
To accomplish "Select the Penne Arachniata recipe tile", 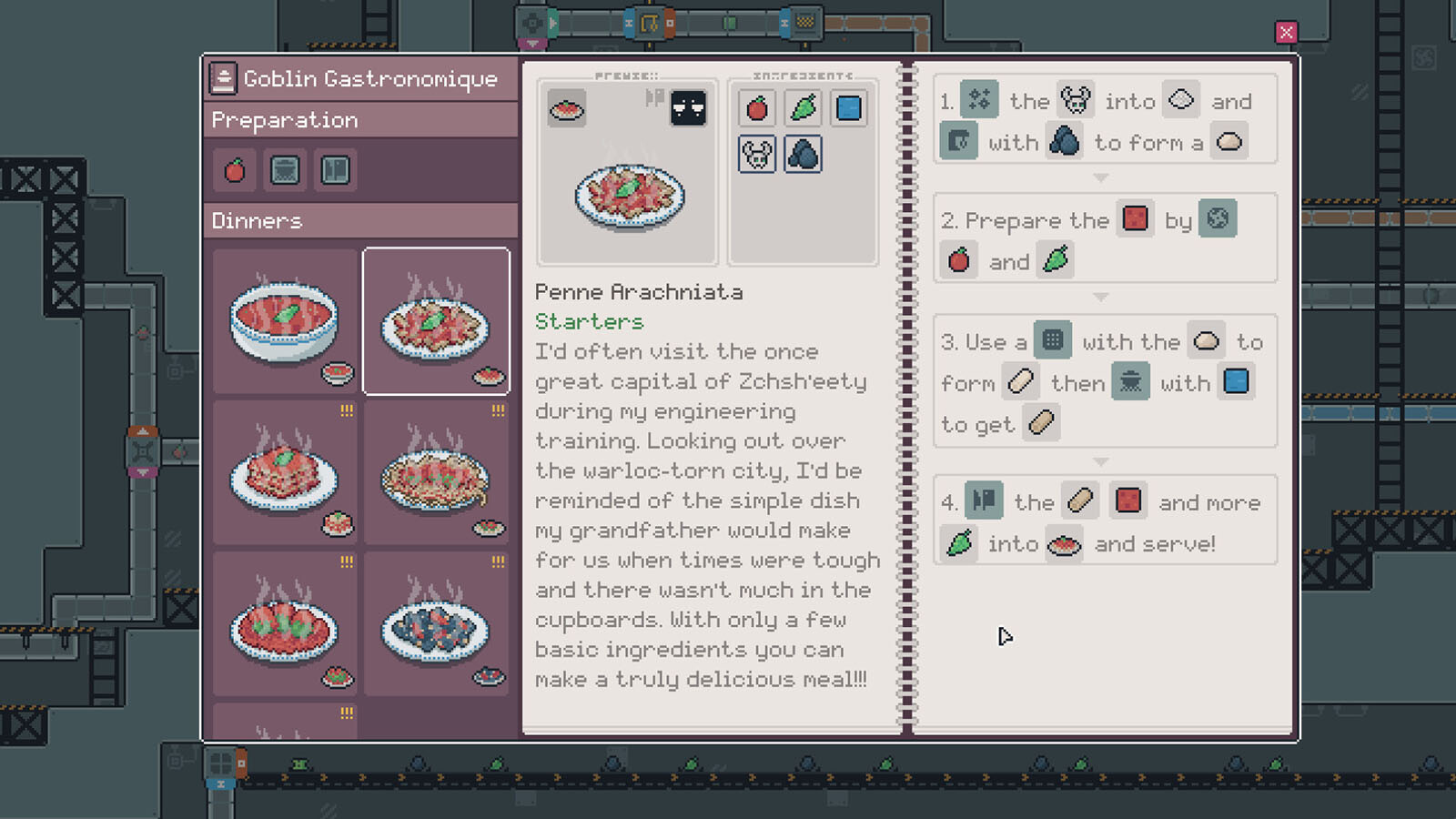I will [436, 321].
